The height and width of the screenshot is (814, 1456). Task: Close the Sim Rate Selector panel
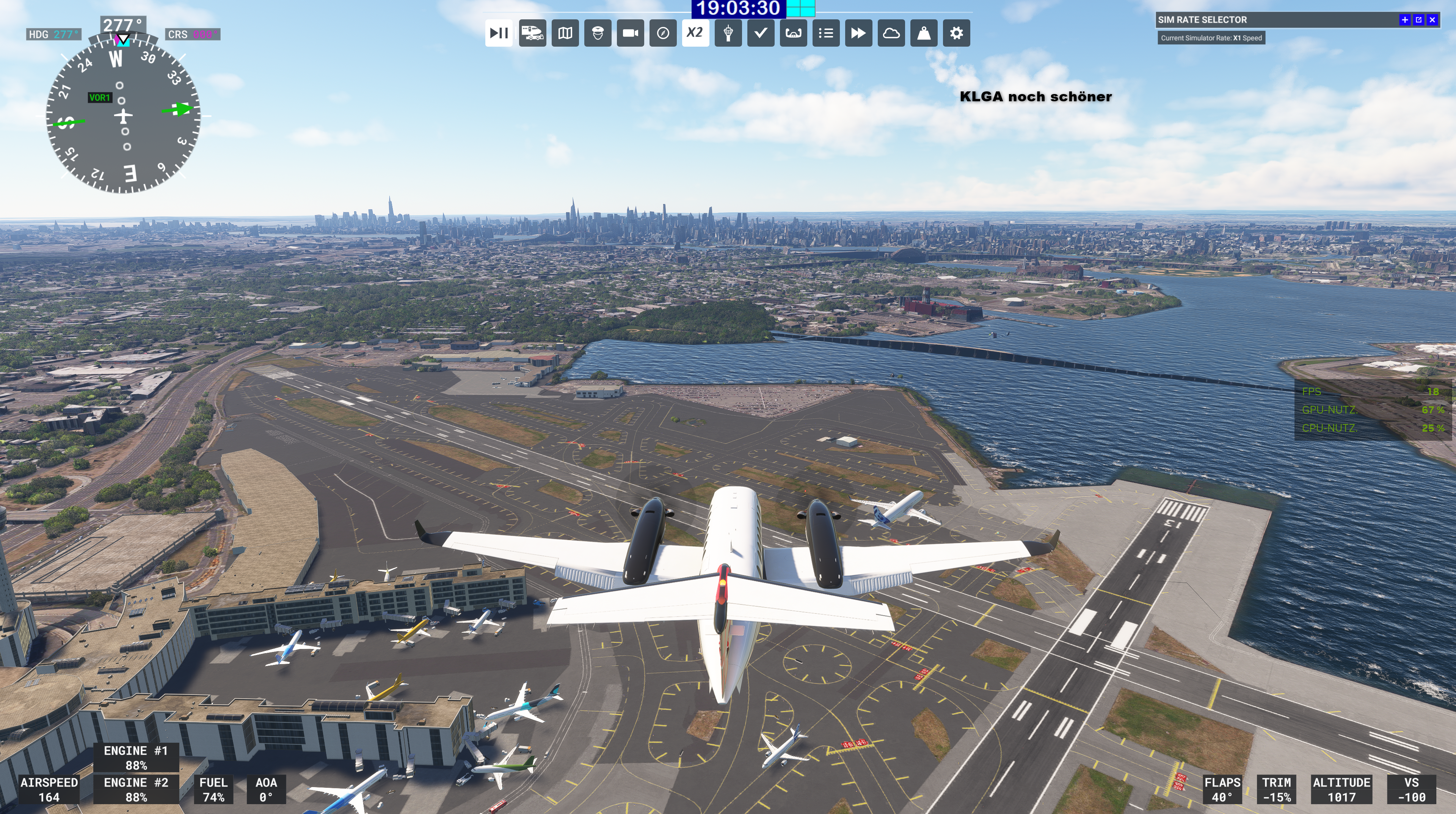pos(1432,20)
